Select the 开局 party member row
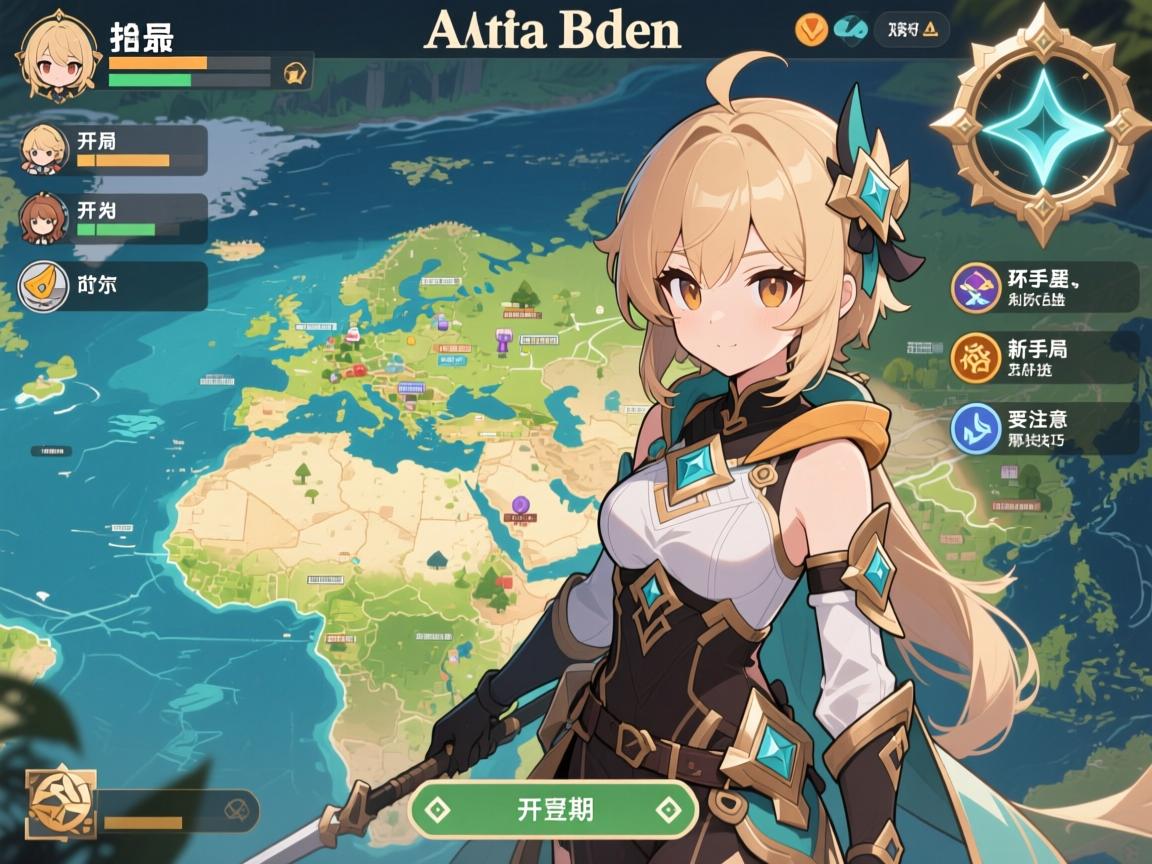The height and width of the screenshot is (864, 1152). point(113,149)
